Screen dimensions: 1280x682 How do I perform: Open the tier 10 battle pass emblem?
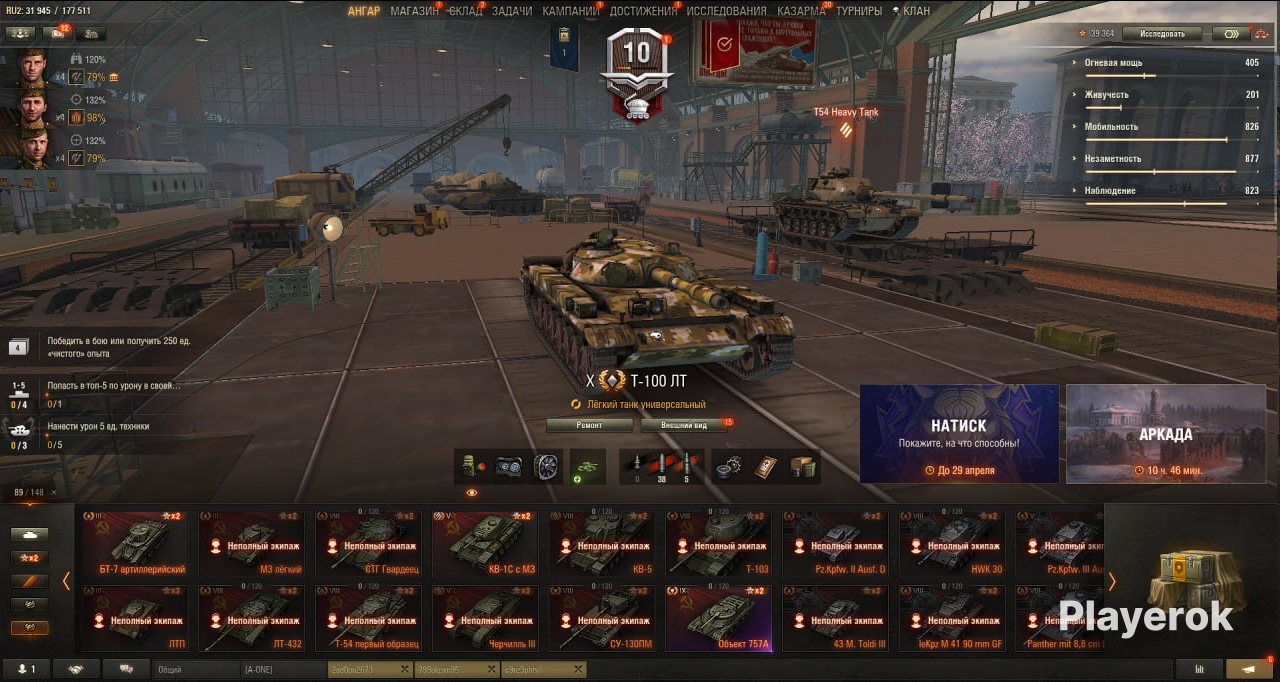(636, 72)
